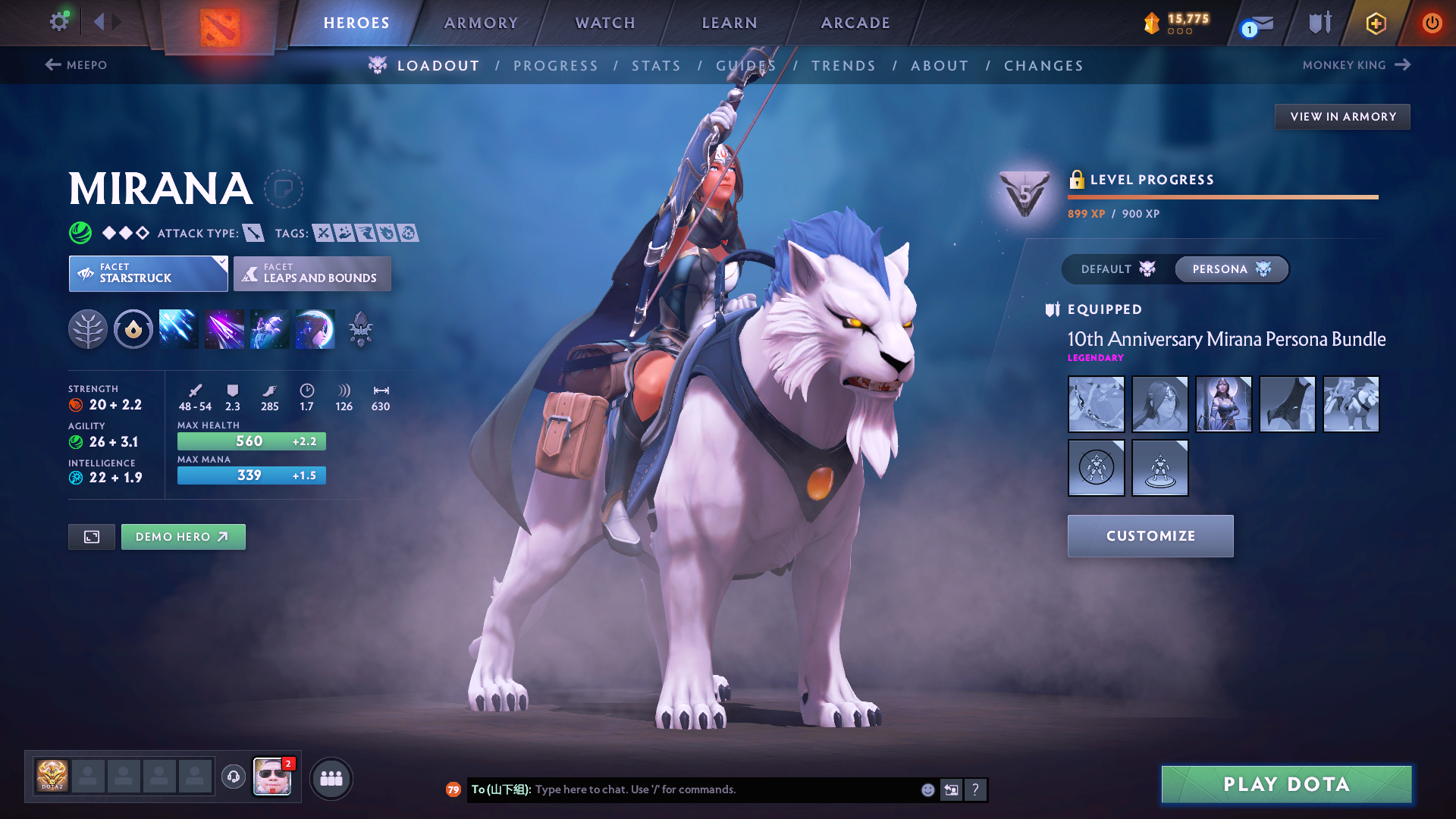
Task: Click View in Armory button
Action: [x=1342, y=117]
